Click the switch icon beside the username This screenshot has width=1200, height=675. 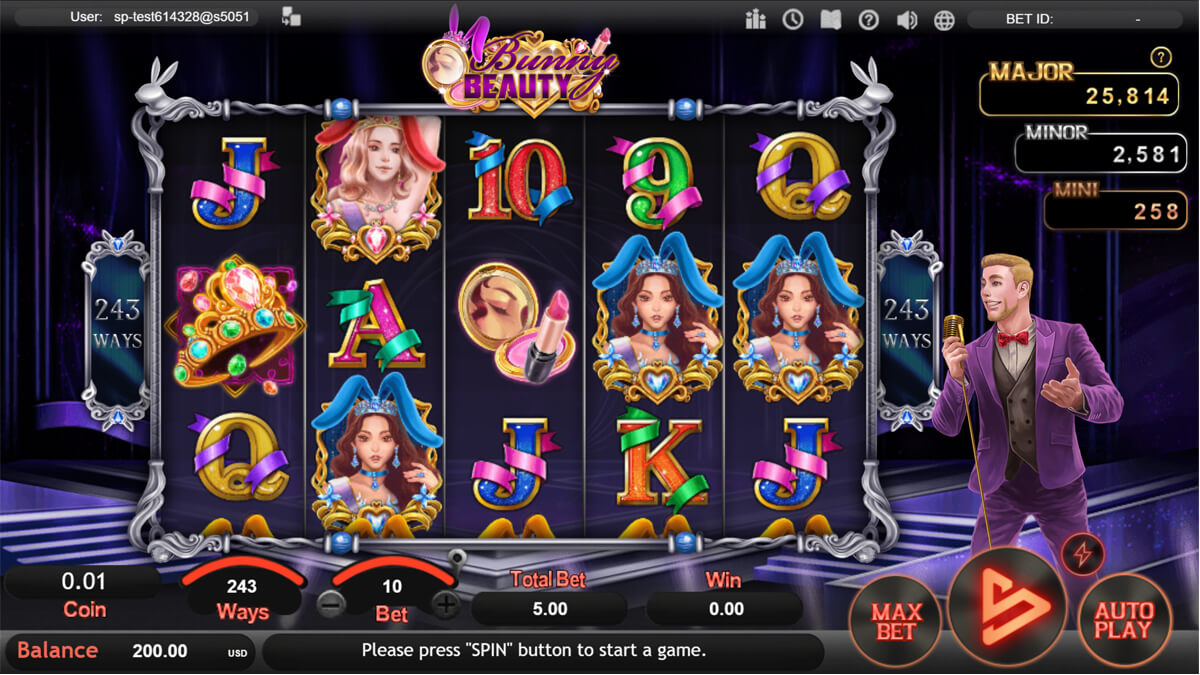pos(292,17)
